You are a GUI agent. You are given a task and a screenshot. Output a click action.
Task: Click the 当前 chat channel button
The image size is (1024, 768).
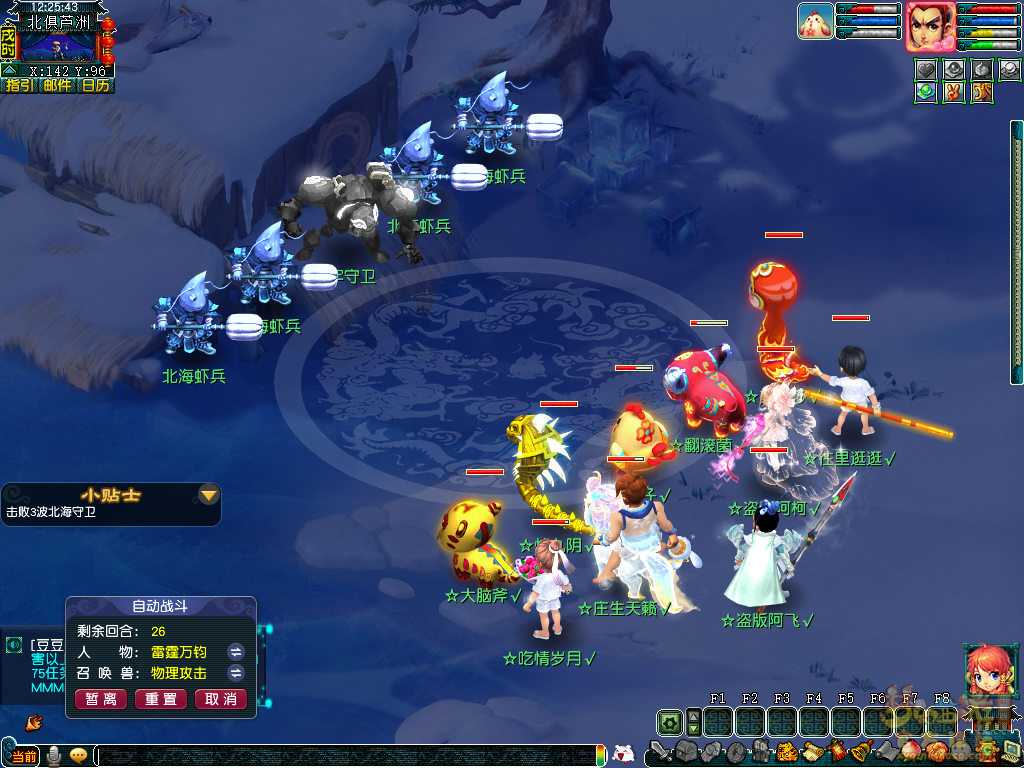click(x=24, y=756)
